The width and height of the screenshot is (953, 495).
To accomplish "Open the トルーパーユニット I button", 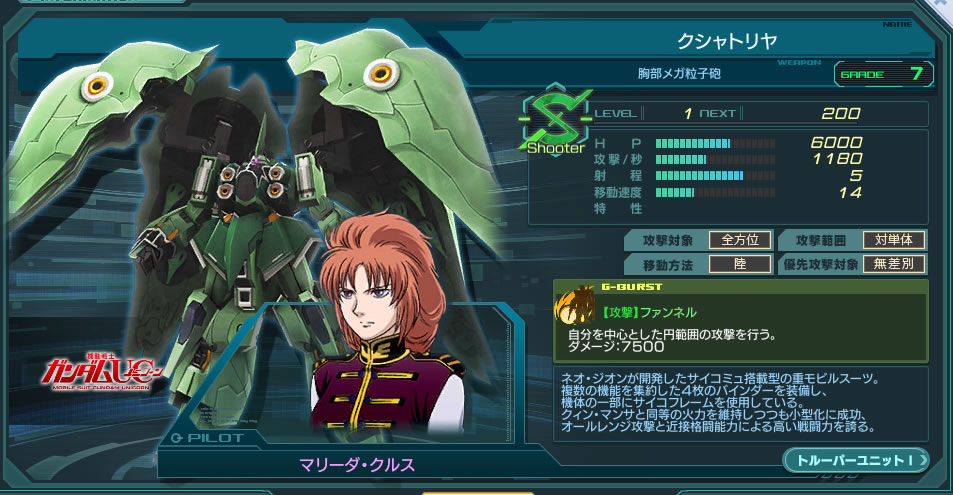I will (856, 459).
